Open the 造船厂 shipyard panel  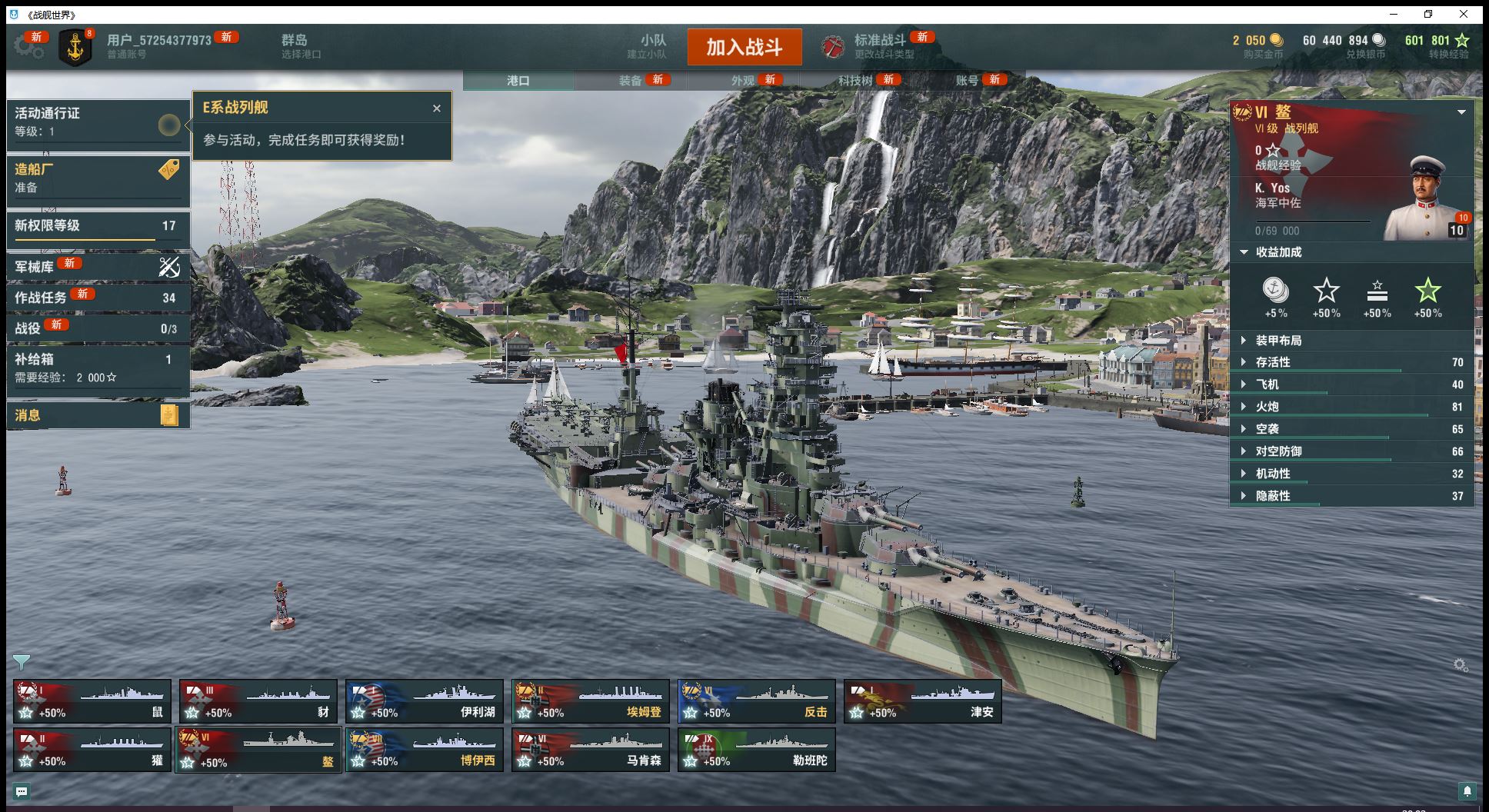tap(98, 178)
